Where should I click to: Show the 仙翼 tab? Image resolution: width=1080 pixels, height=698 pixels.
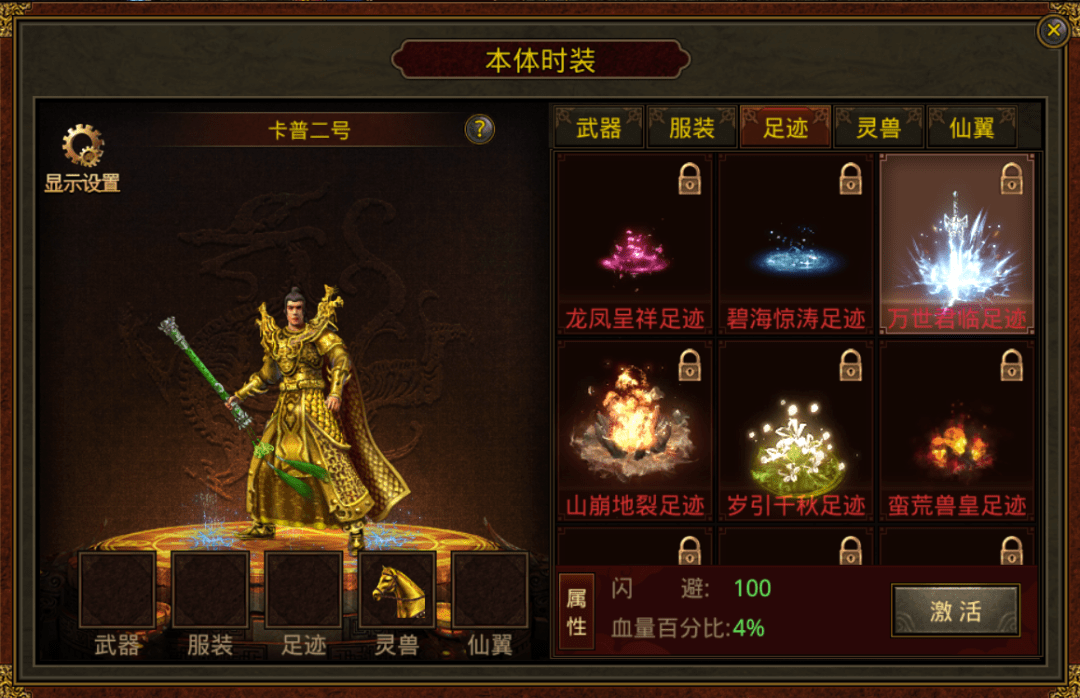pos(971,128)
